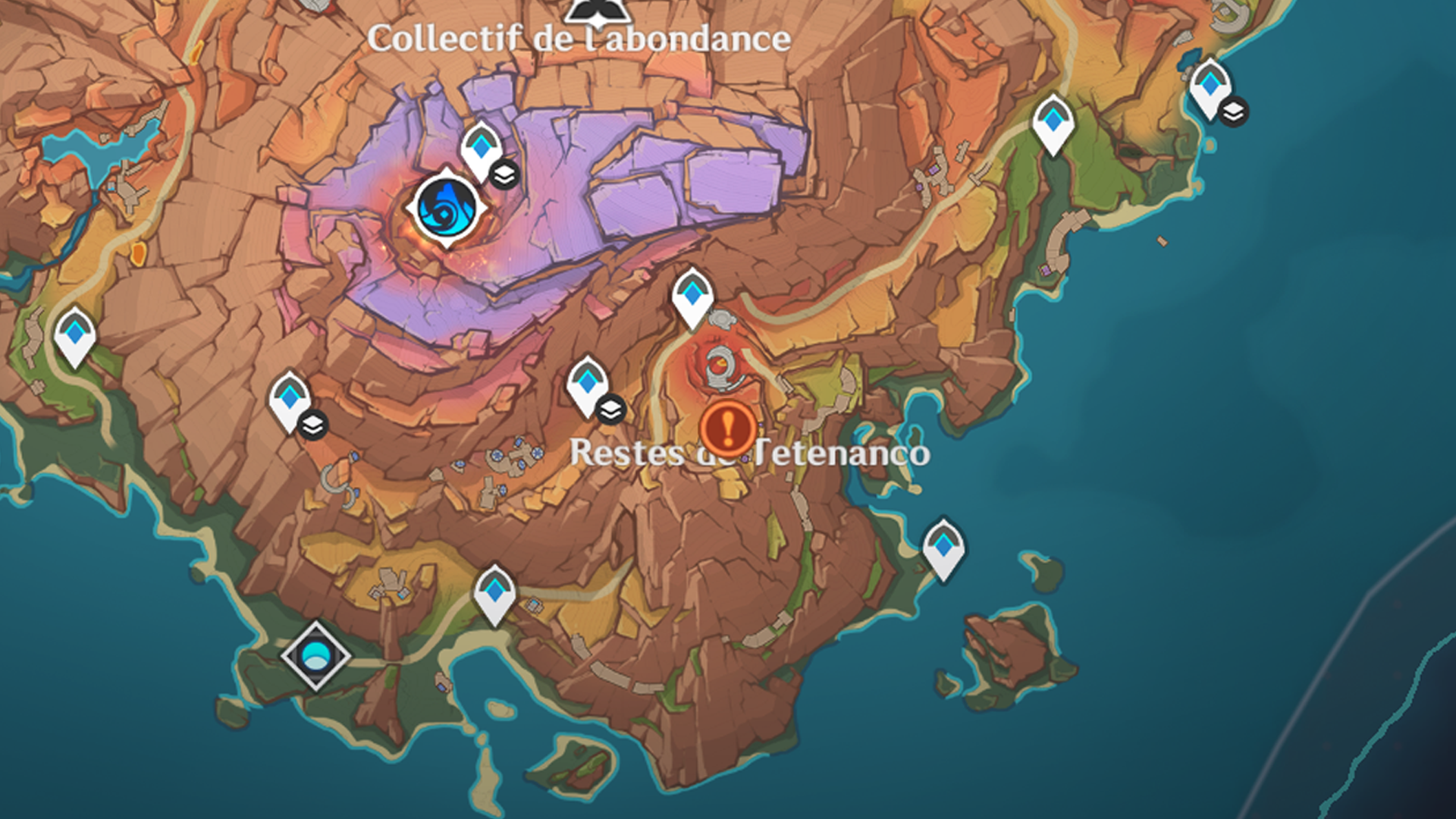Pick the layered waypoint left of the Restes label
Image resolution: width=1456 pixels, height=819 pixels.
[x=588, y=384]
